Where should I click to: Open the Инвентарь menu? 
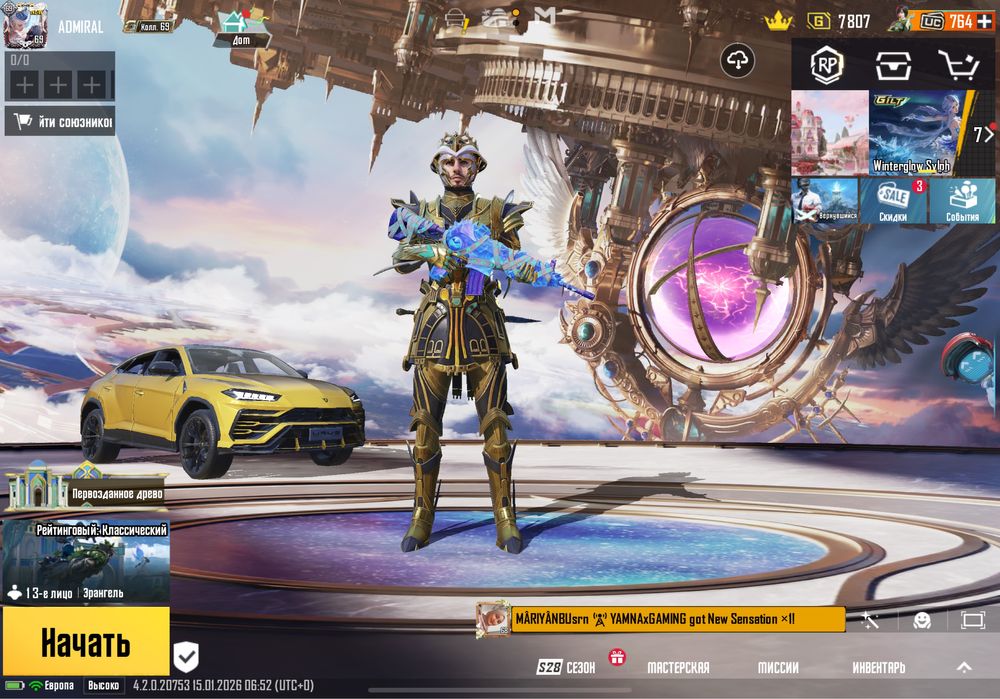click(x=879, y=667)
